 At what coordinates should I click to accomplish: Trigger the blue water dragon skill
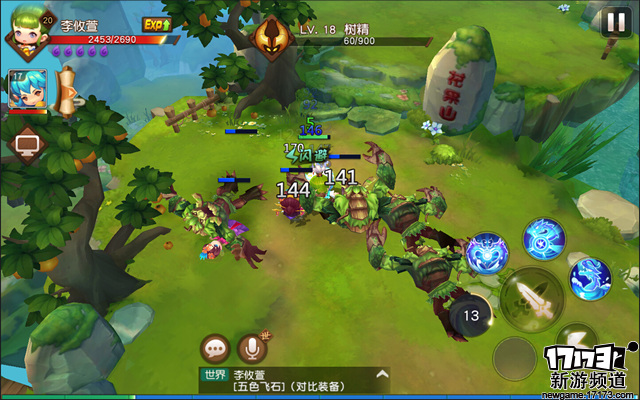coord(589,278)
